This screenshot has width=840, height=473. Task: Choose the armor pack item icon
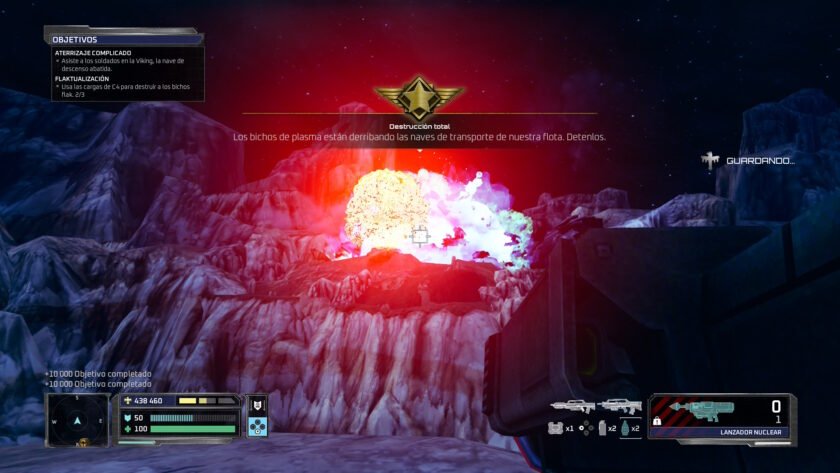555,428
